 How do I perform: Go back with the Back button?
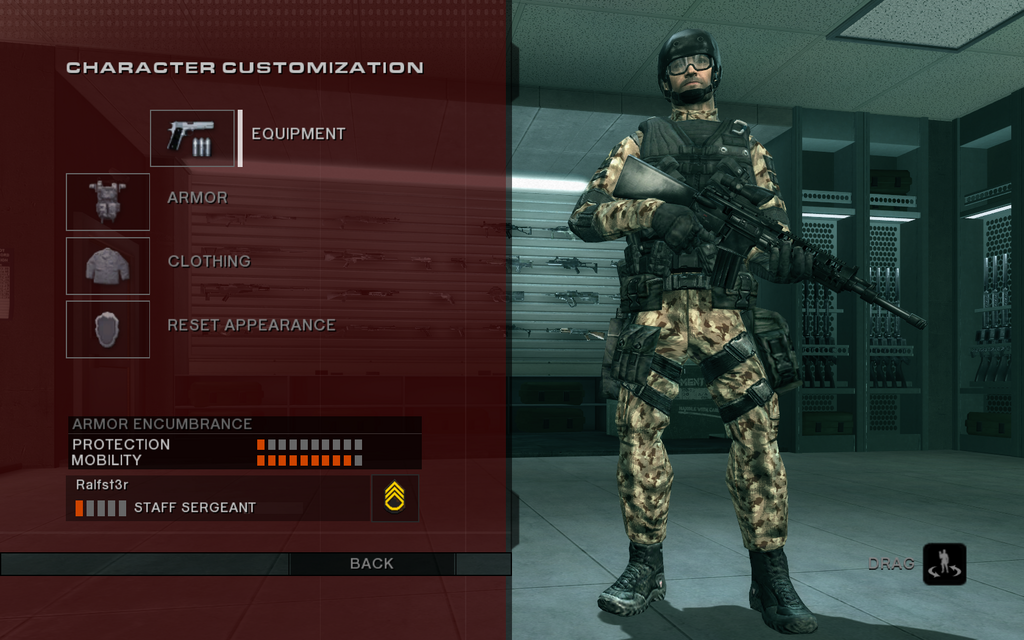pyautogui.click(x=371, y=564)
